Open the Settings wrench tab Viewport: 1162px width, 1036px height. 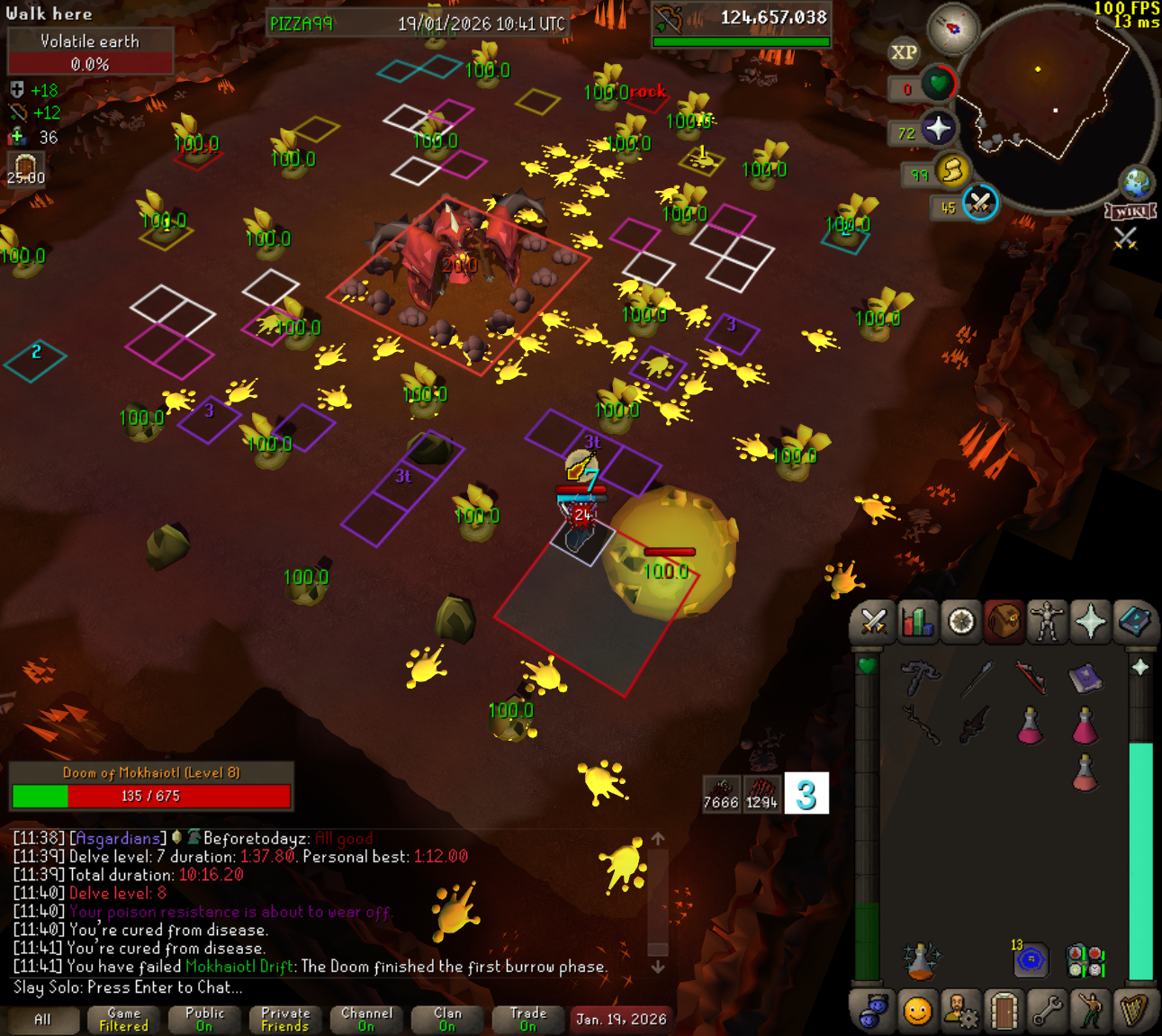click(1047, 1011)
